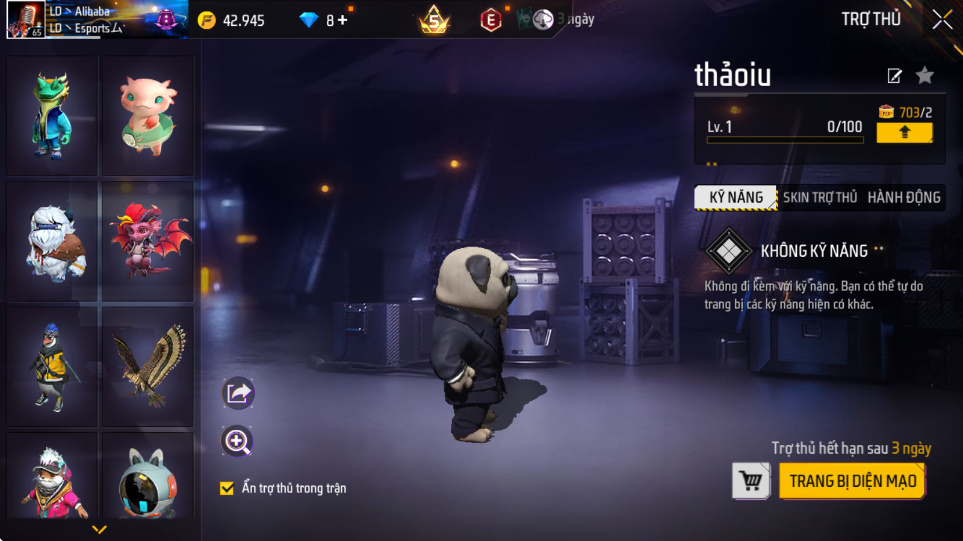The height and width of the screenshot is (541, 963).
Task: Select the white yeti pet
Action: coord(51,241)
